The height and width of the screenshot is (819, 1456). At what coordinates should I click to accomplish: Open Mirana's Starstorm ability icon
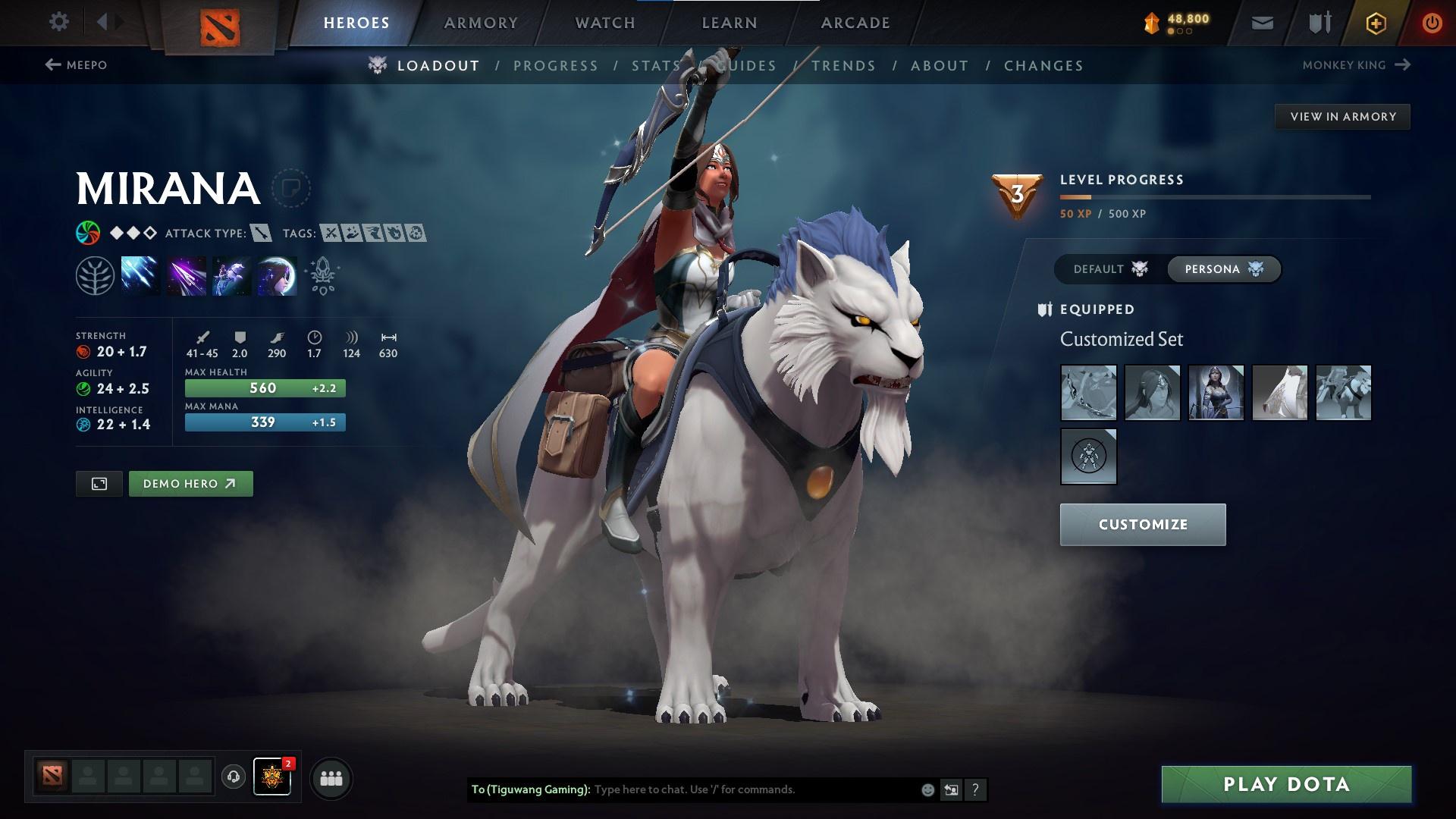pyautogui.click(x=143, y=275)
